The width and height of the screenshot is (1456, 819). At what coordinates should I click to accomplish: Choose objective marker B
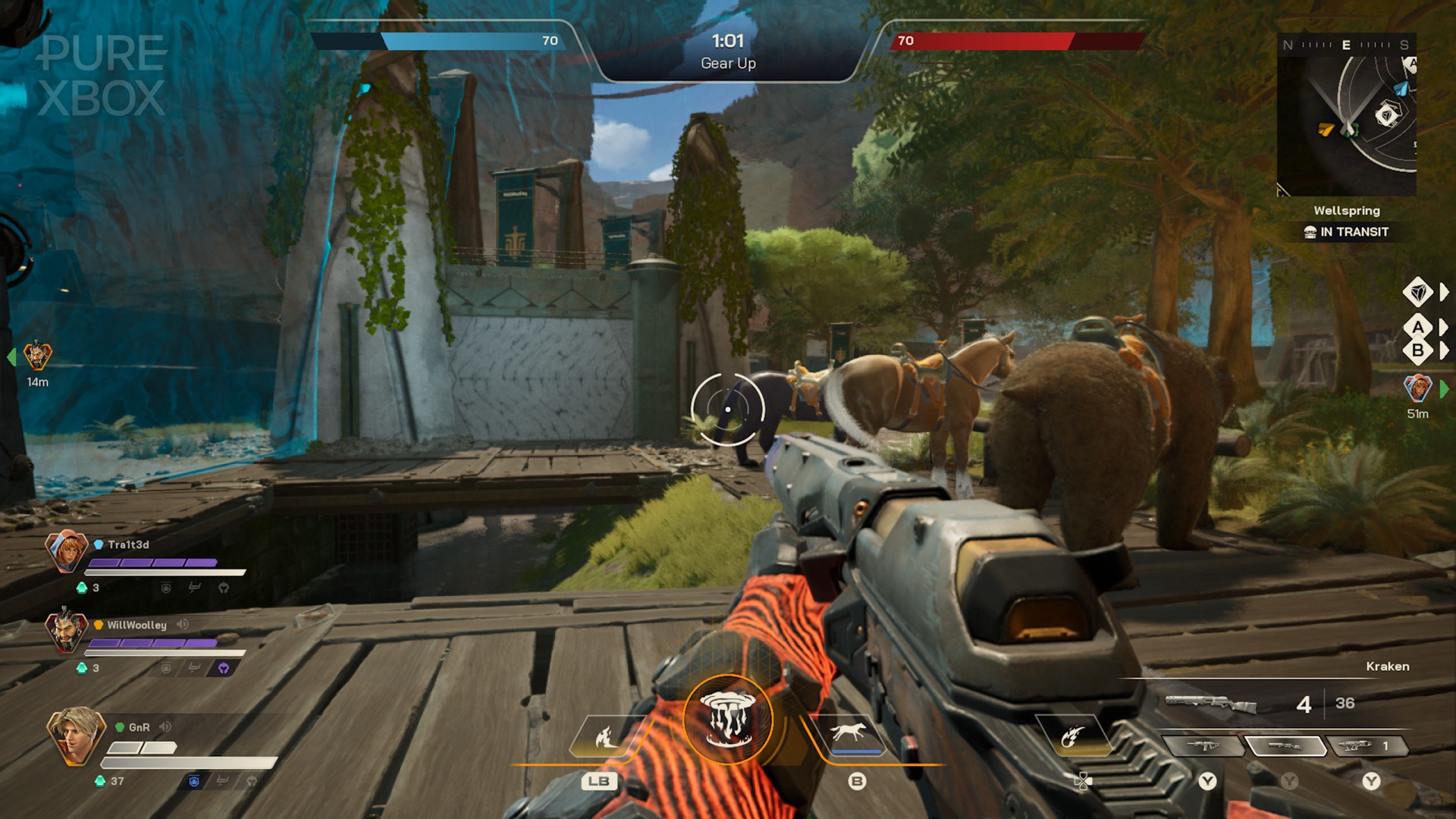(1417, 351)
